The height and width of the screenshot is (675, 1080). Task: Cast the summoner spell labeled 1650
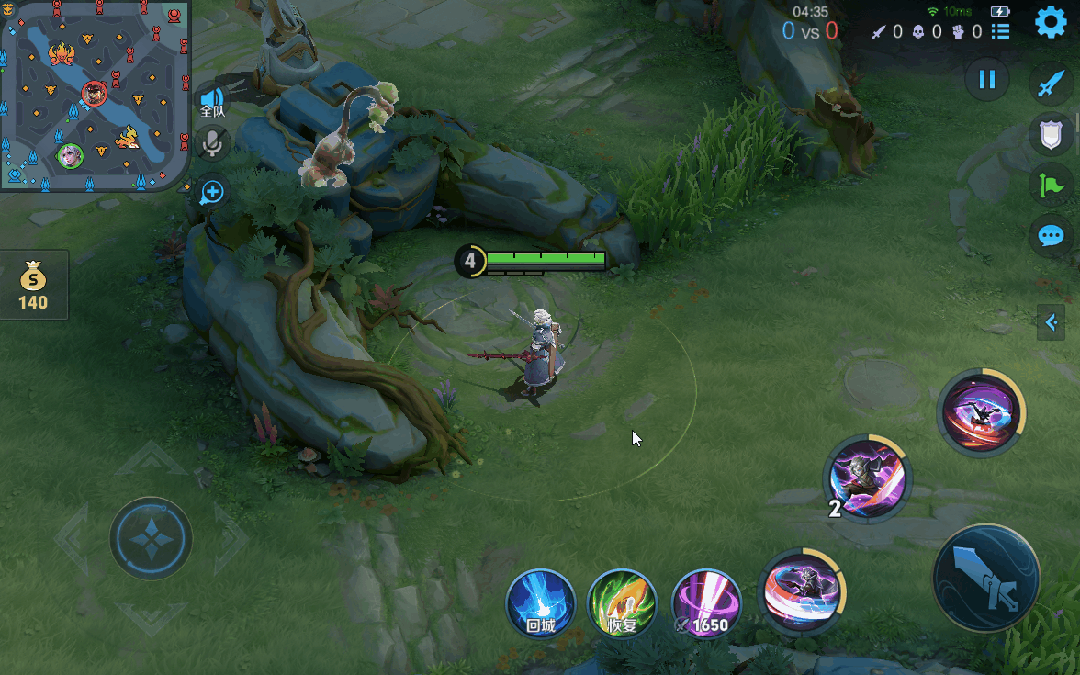pyautogui.click(x=706, y=604)
